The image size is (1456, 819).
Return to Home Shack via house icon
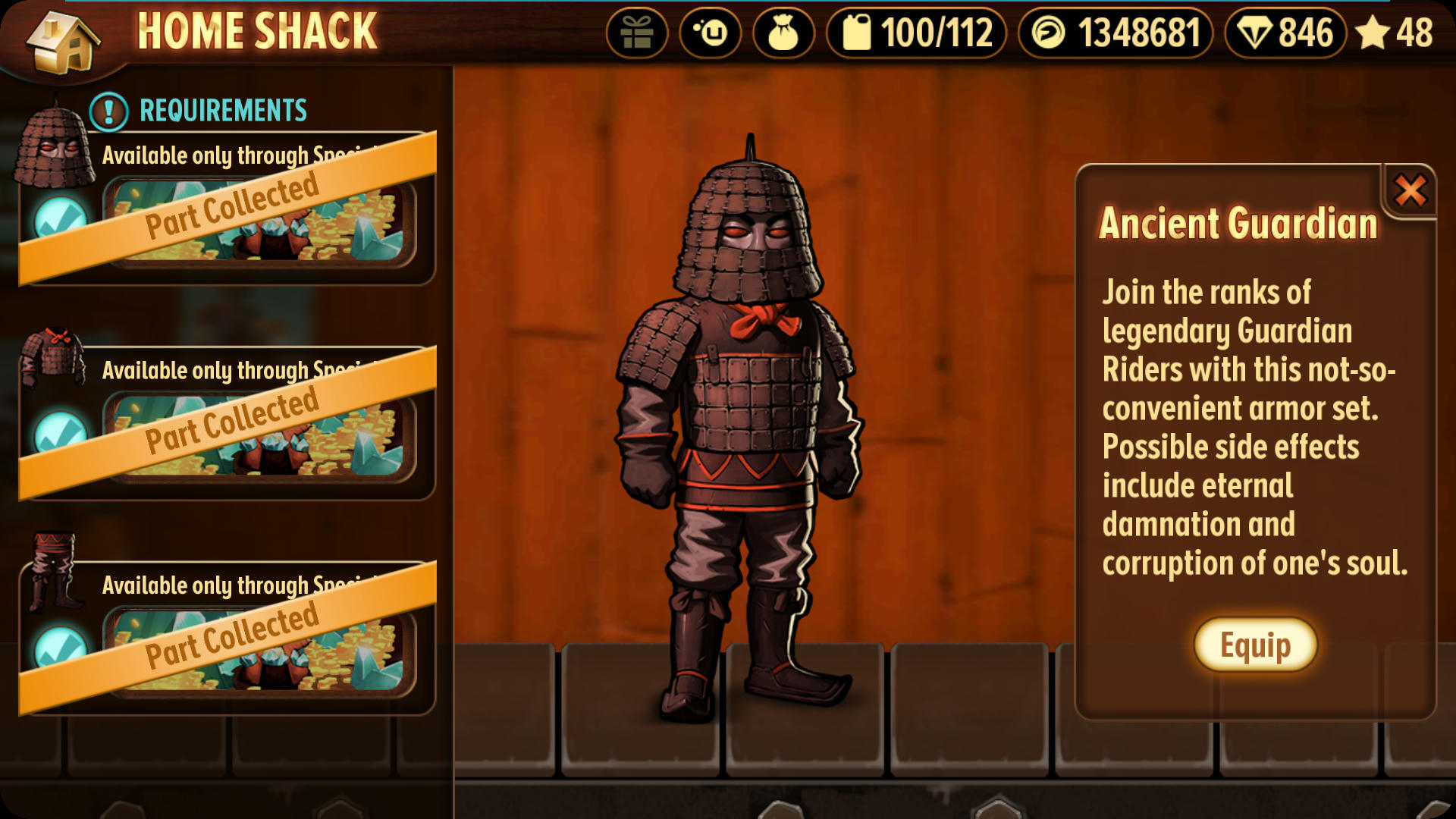(x=62, y=42)
